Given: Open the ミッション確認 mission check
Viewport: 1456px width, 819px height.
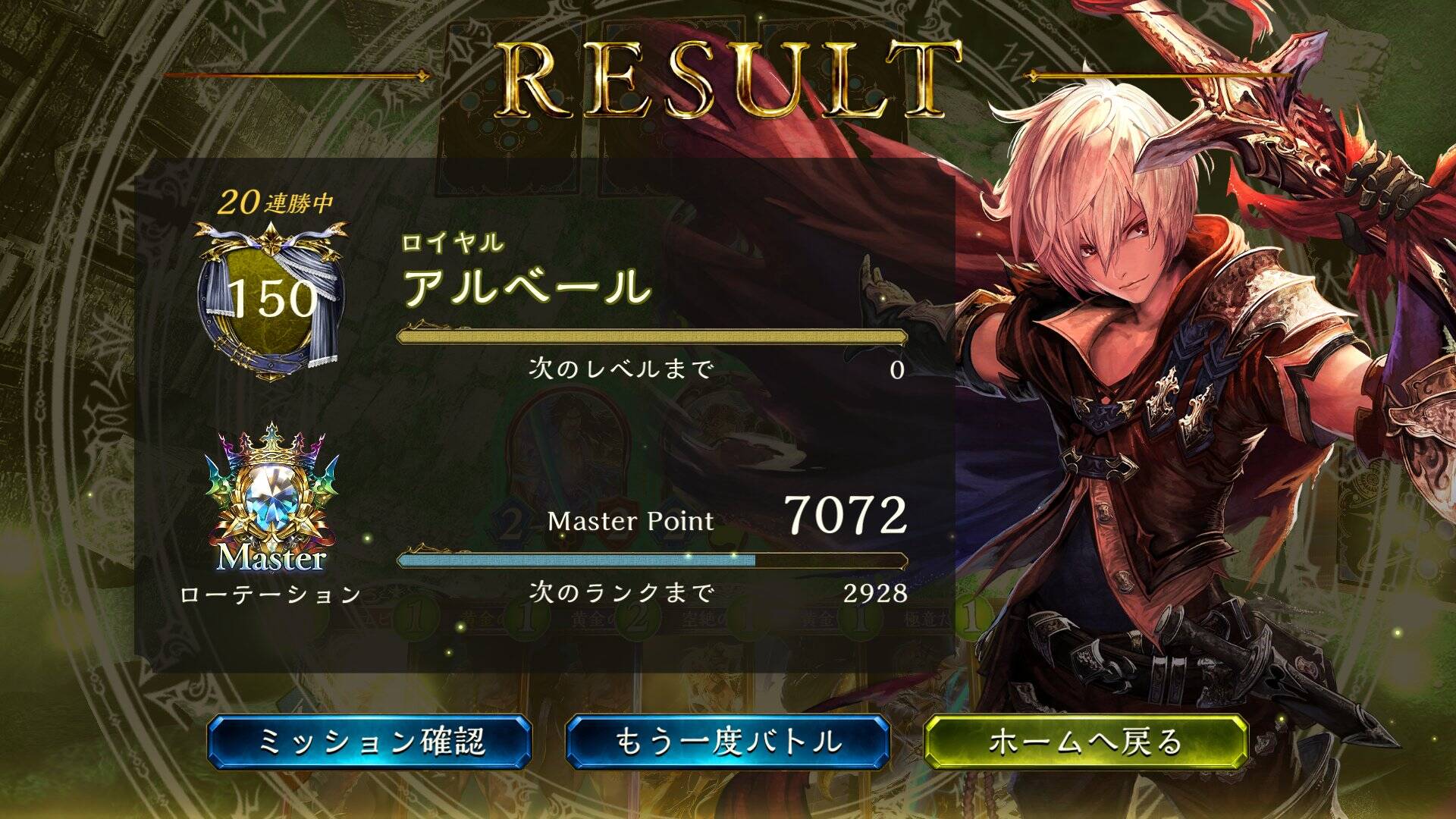Looking at the screenshot, I should (369, 742).
